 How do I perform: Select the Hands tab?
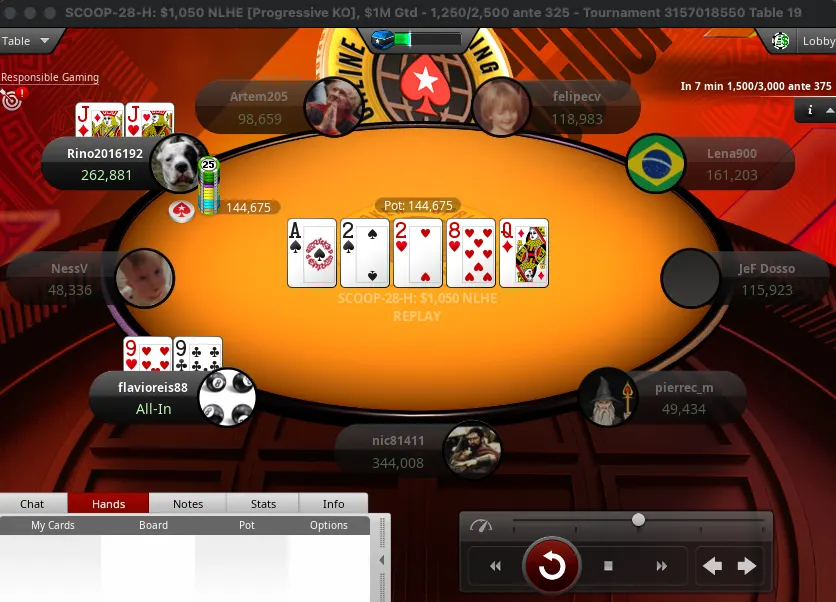point(108,504)
